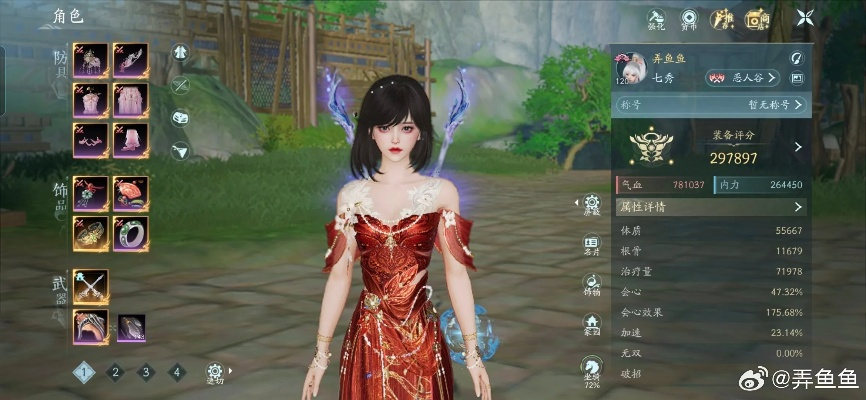Switch to equipment preset 2

(x=115, y=372)
